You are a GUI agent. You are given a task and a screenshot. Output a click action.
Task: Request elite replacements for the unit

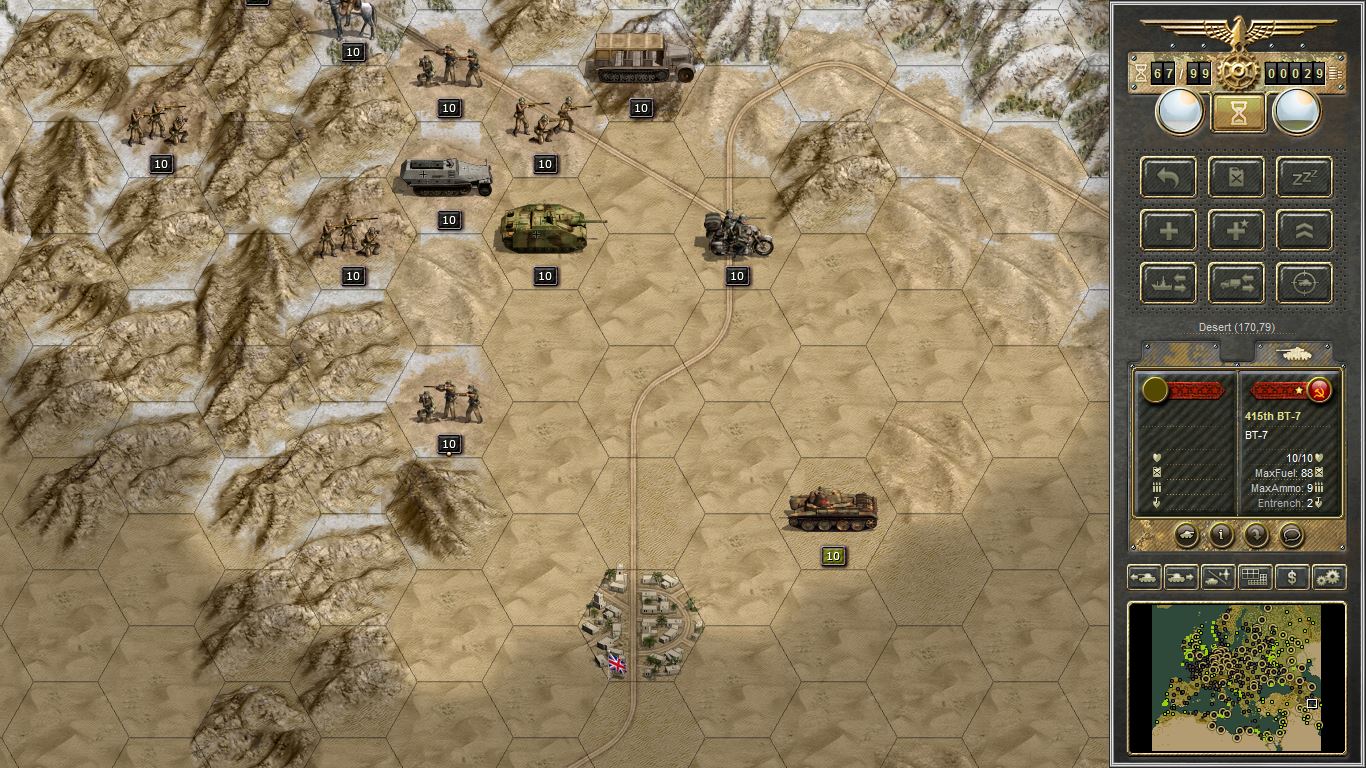coord(1236,230)
